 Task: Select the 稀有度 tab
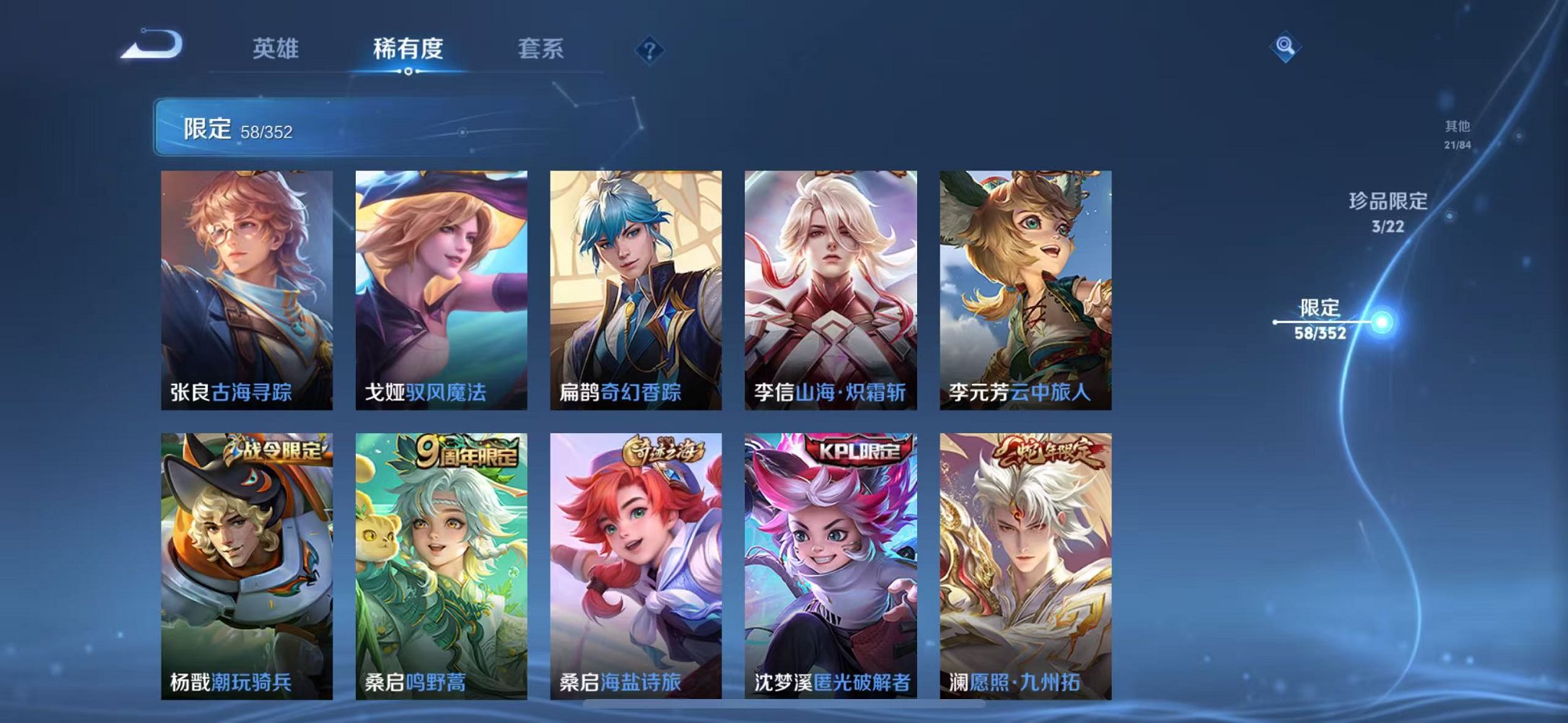point(409,48)
